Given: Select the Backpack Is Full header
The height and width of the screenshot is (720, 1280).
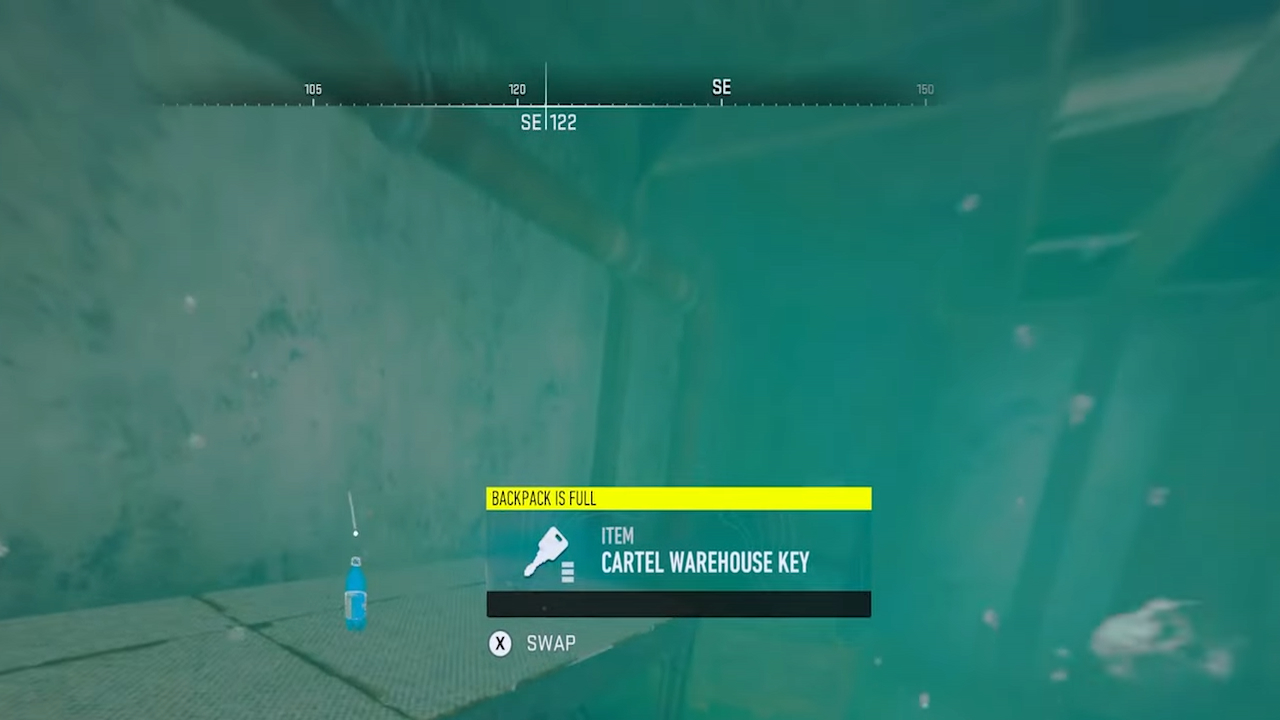Looking at the screenshot, I should pyautogui.click(x=543, y=498).
